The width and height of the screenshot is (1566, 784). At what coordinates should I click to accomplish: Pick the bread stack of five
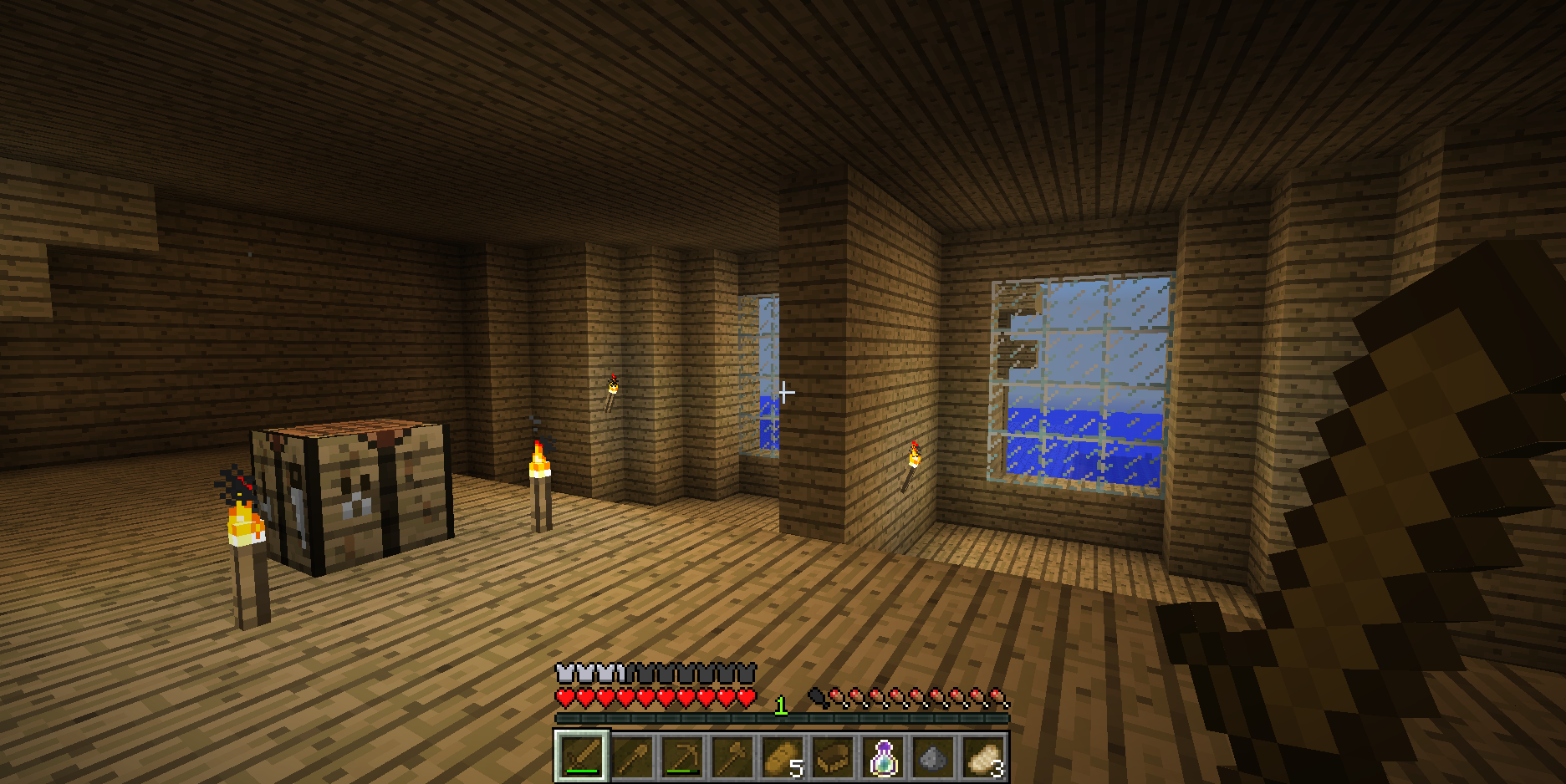pyautogui.click(x=783, y=757)
